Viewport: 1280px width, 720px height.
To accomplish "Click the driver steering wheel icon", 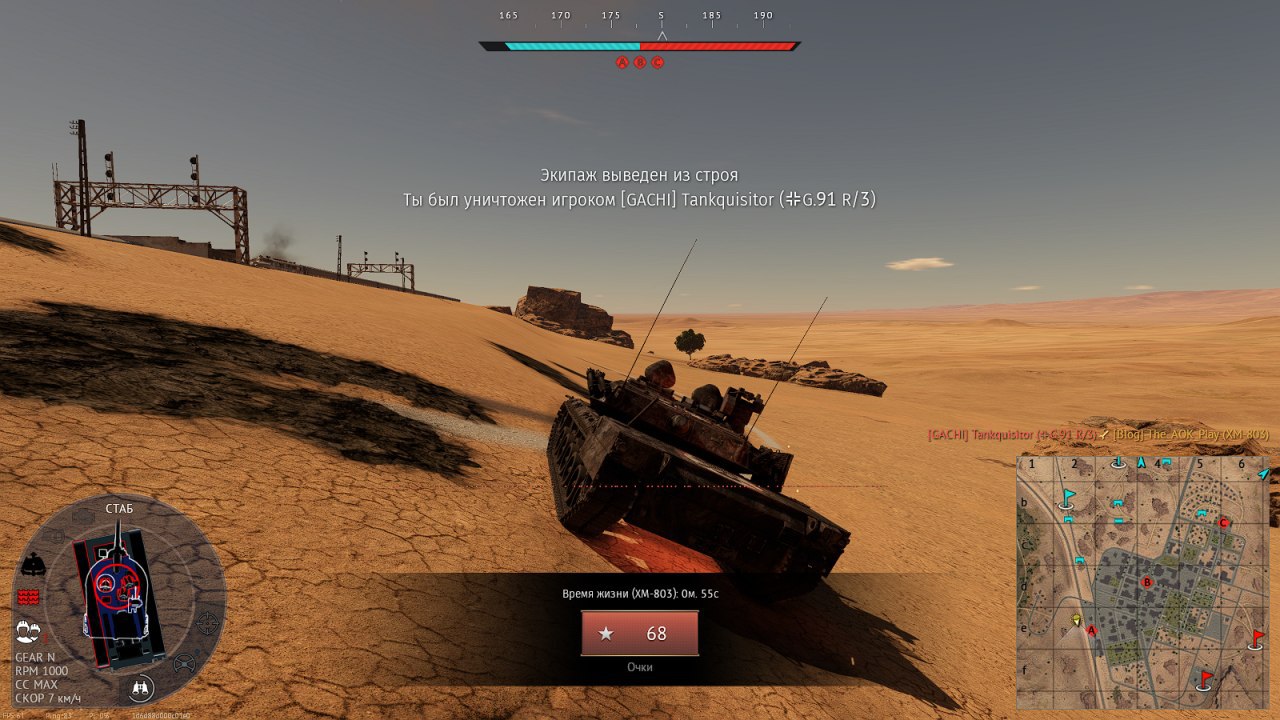I will point(185,662).
